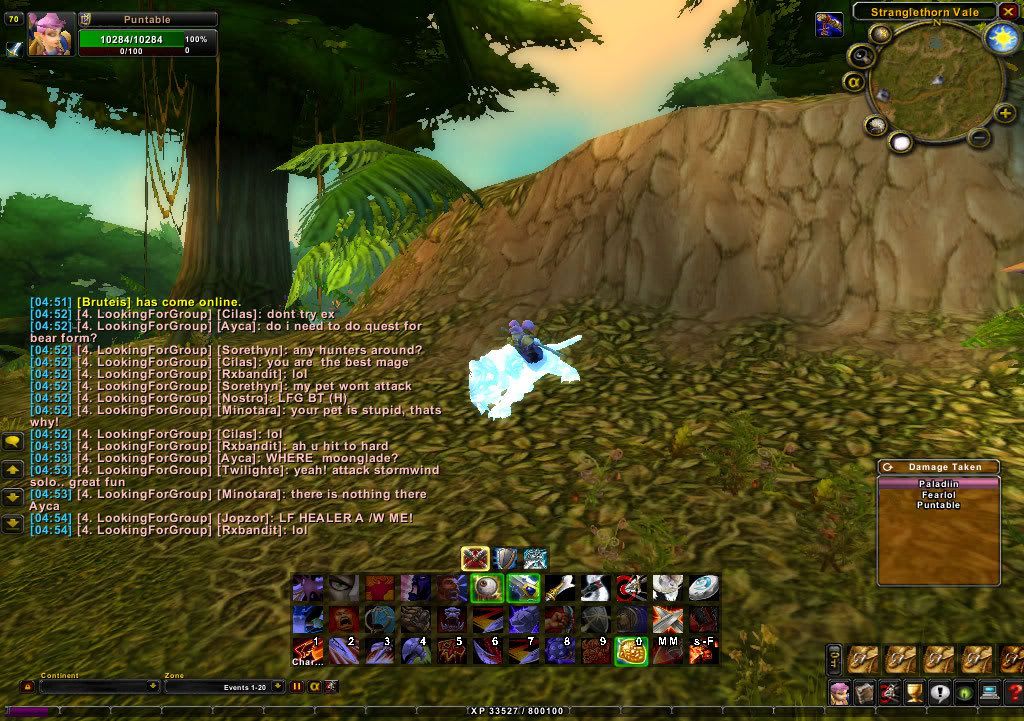Use the gold item in slot 0
Viewport: 1024px width, 721px height.
coord(631,651)
